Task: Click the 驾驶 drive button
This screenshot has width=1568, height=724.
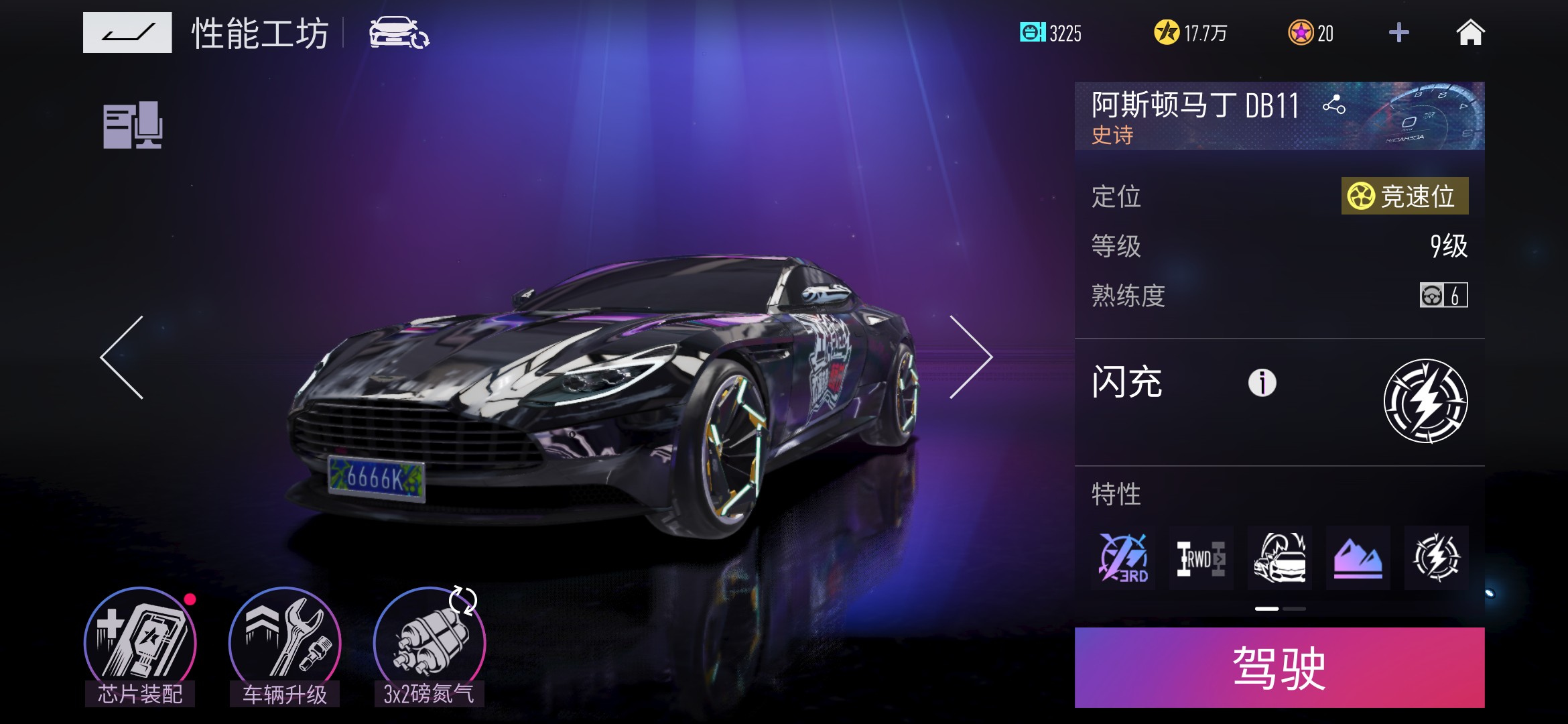Action: [1279, 668]
